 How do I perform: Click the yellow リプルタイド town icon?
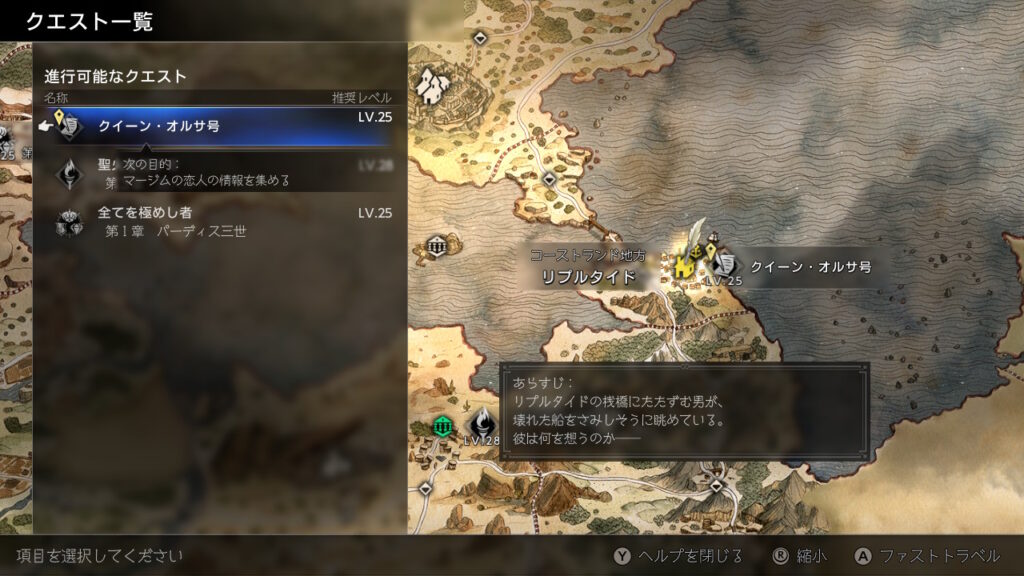[x=685, y=264]
